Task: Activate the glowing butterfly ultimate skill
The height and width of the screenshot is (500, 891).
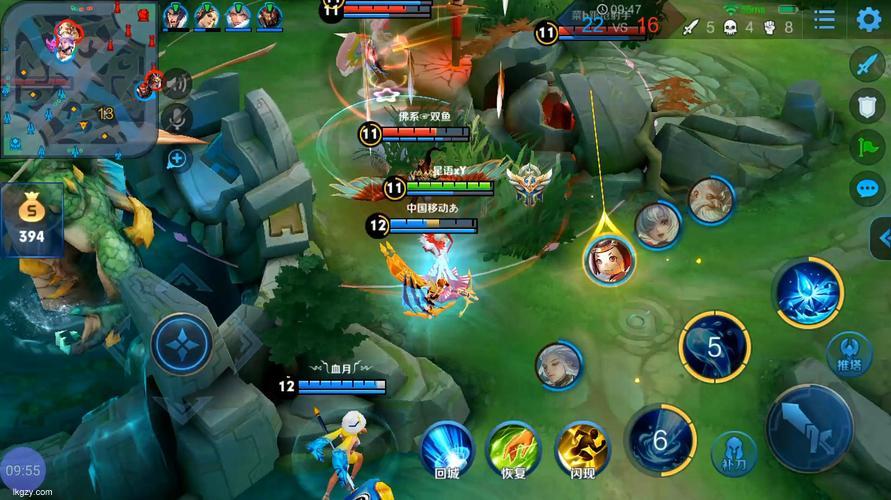Action: coord(808,293)
